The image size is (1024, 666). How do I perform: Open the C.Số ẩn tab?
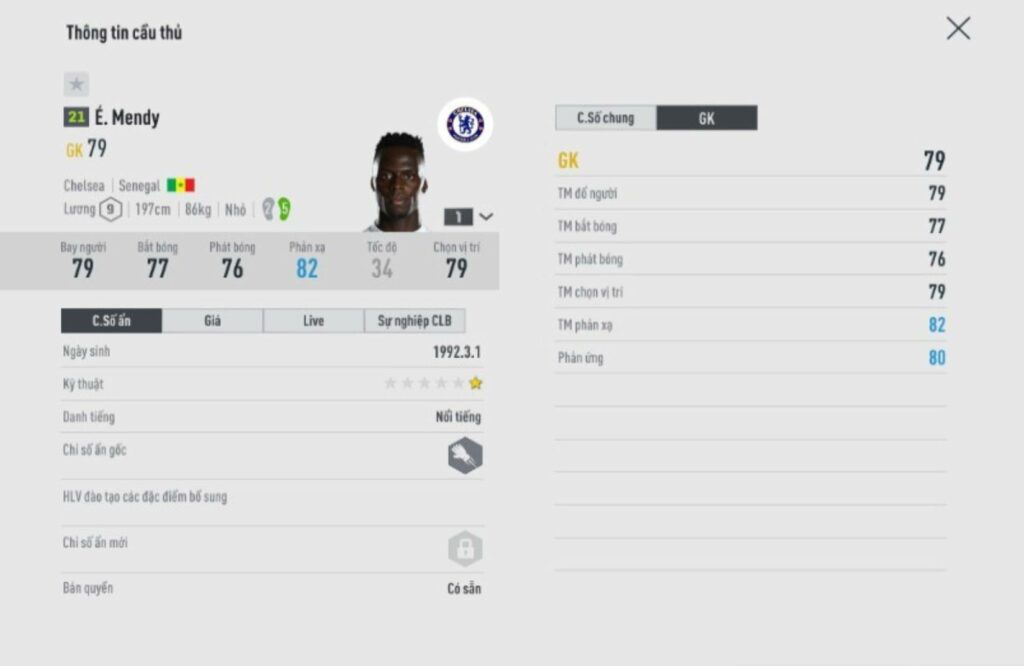point(111,321)
